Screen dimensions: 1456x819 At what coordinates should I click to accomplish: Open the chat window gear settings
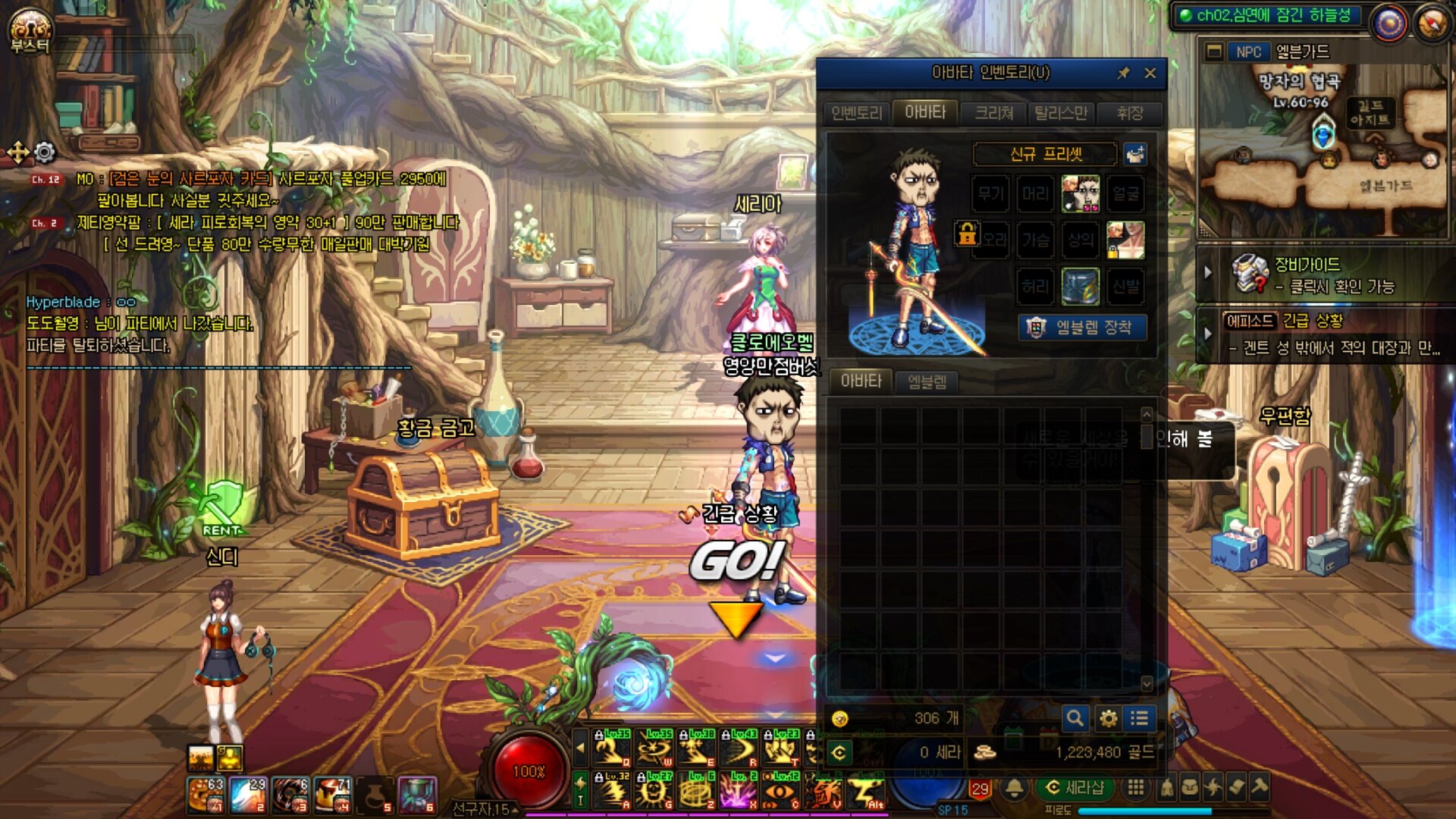pos(45,152)
